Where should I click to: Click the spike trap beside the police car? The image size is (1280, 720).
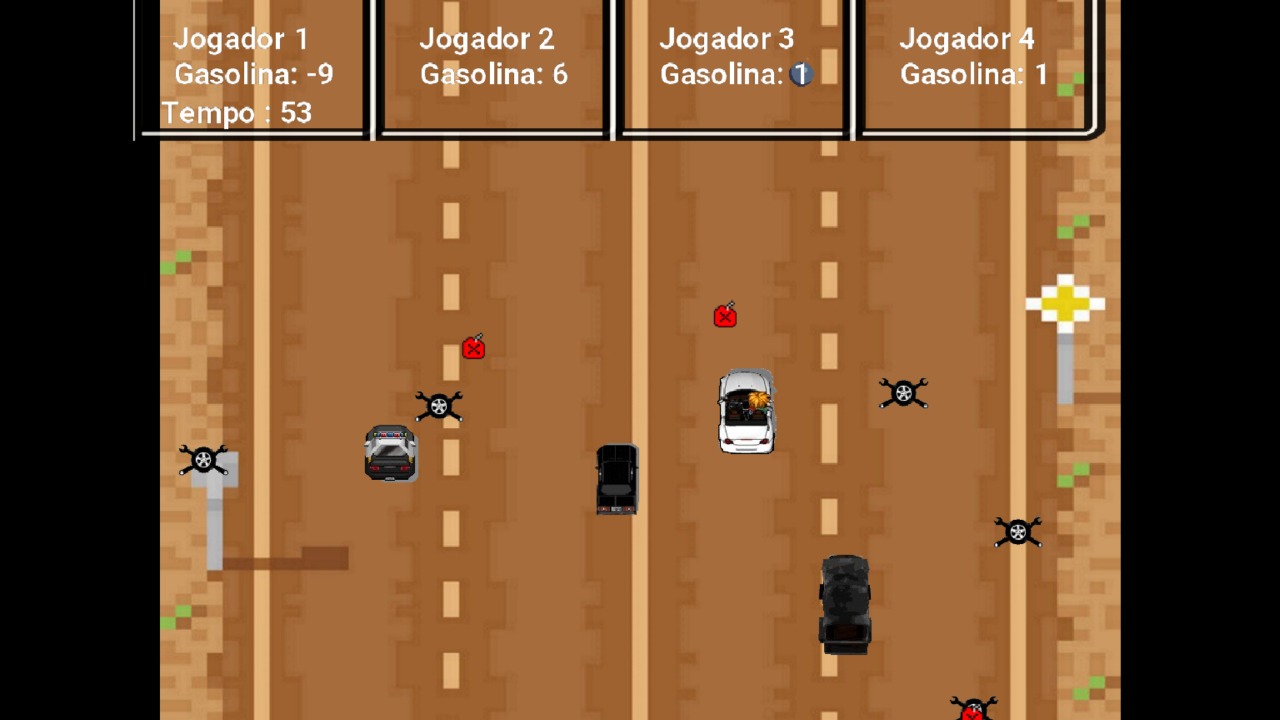pos(440,406)
